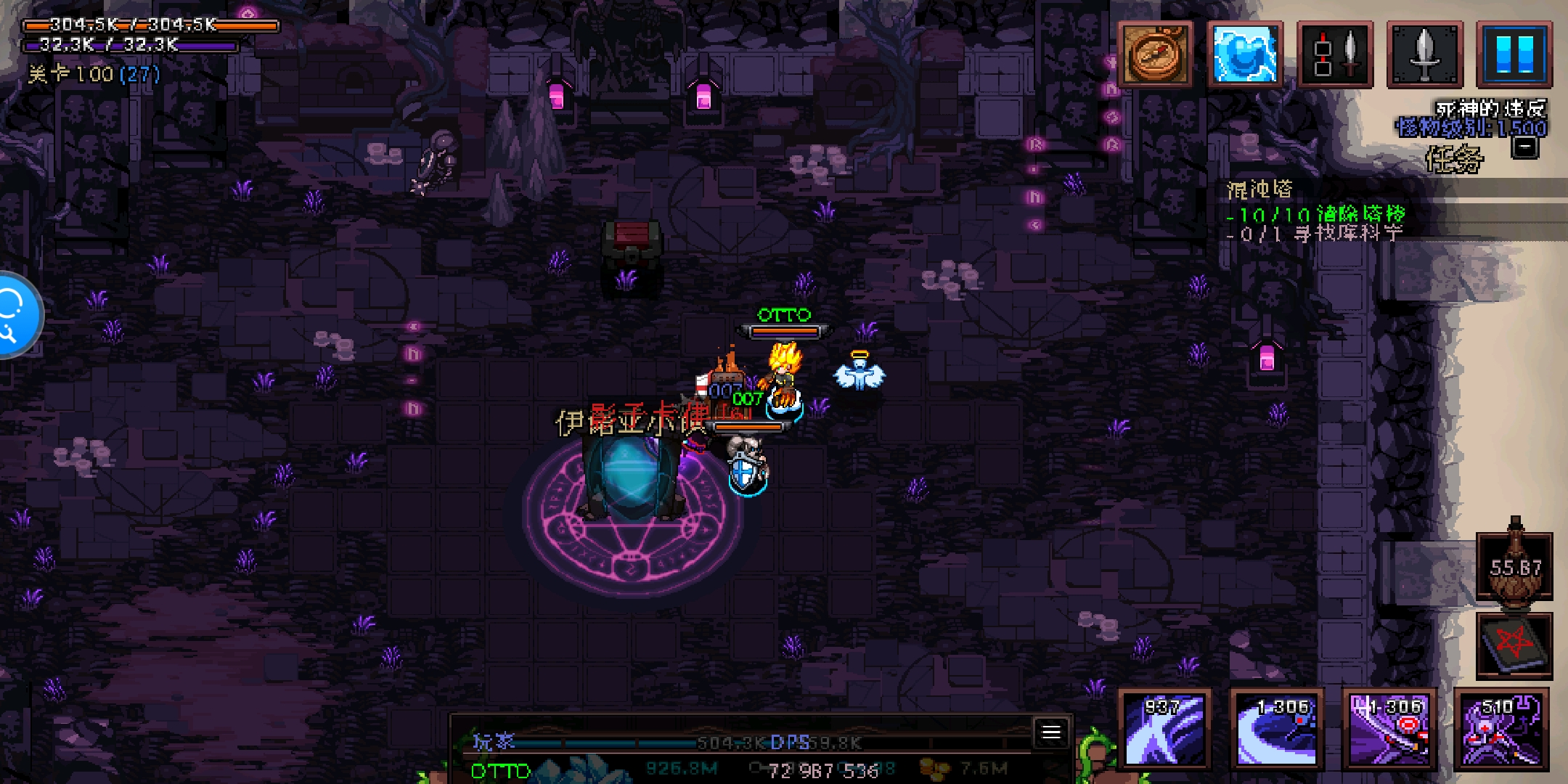Cast the blue crescent sweep skill

[1277, 729]
